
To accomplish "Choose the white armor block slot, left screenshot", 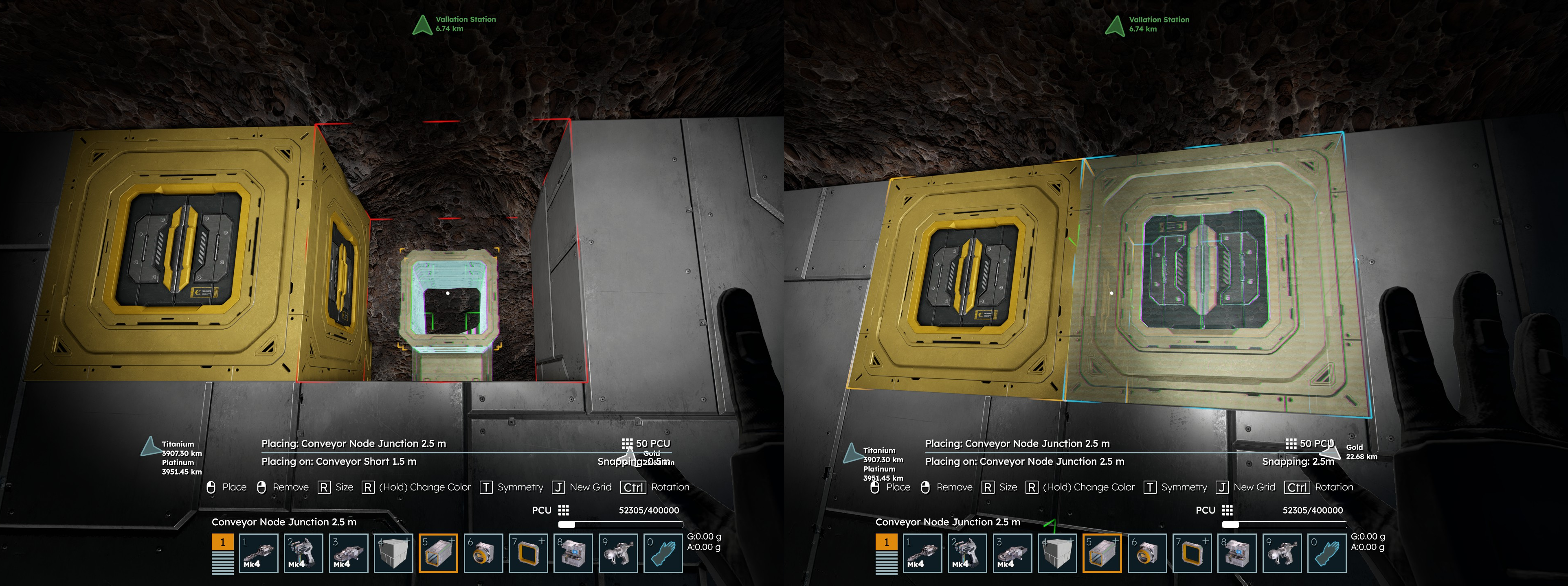I will click(393, 553).
